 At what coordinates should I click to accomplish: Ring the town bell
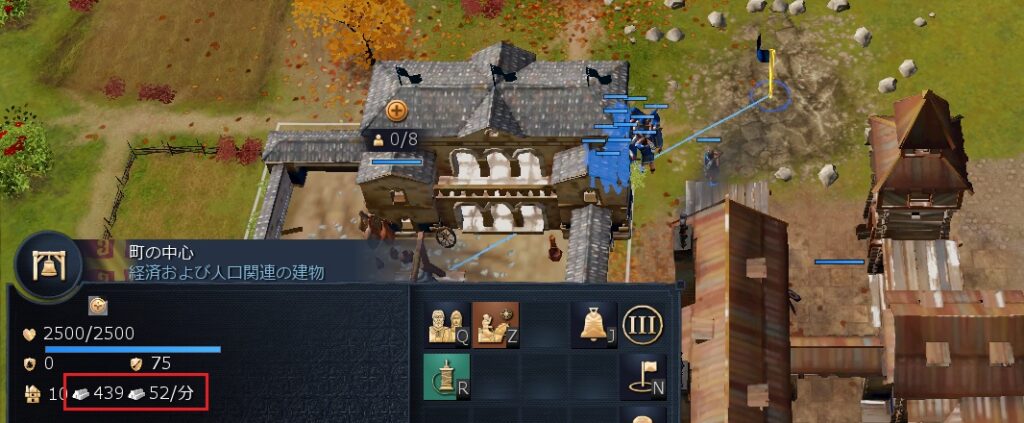(x=593, y=325)
